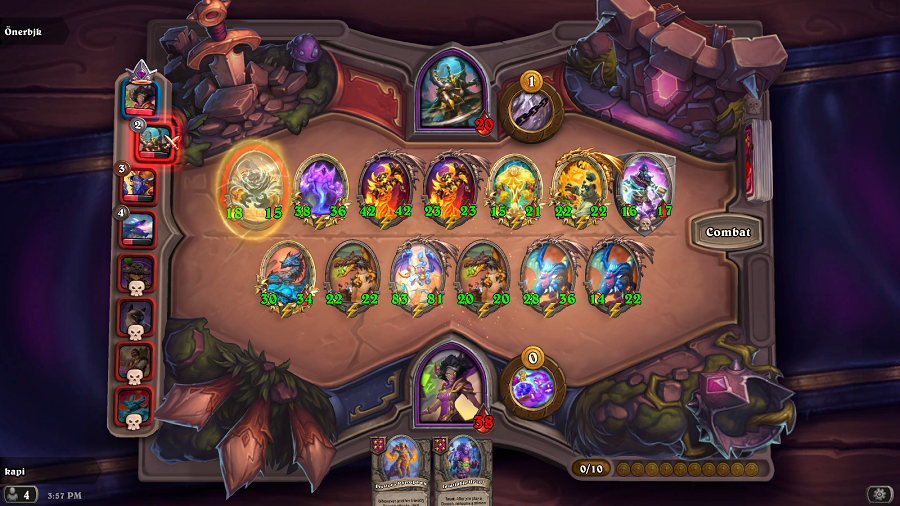Select your hero portrait with 38 health
The image size is (900, 506).
click(x=447, y=381)
